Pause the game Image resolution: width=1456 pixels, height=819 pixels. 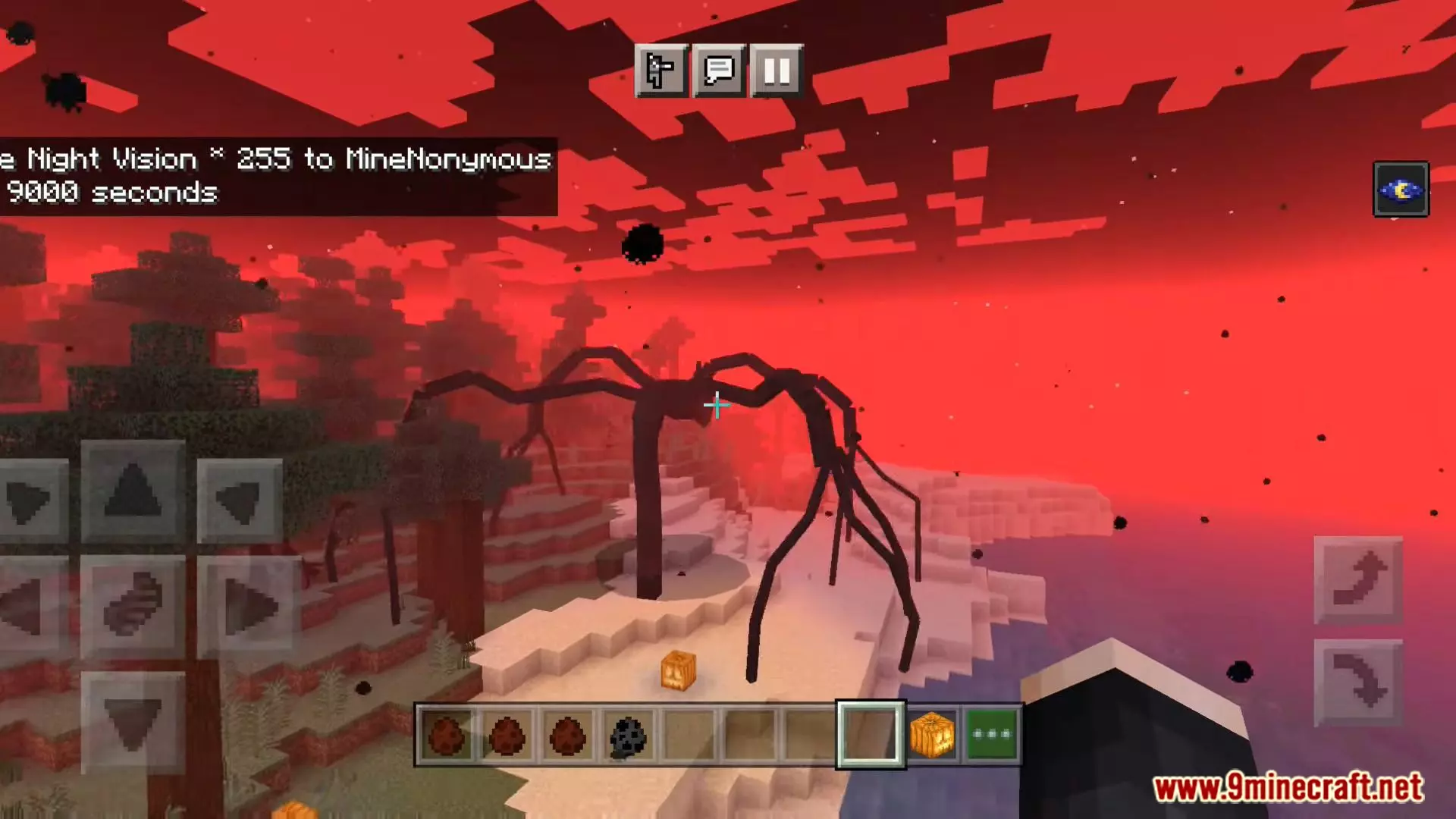pos(777,71)
